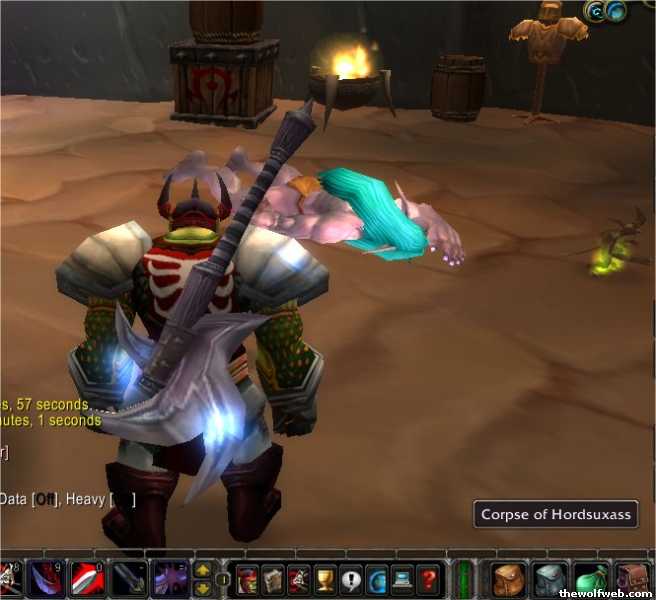Open the computer main menu button
Image resolution: width=656 pixels, height=600 pixels.
tap(402, 579)
